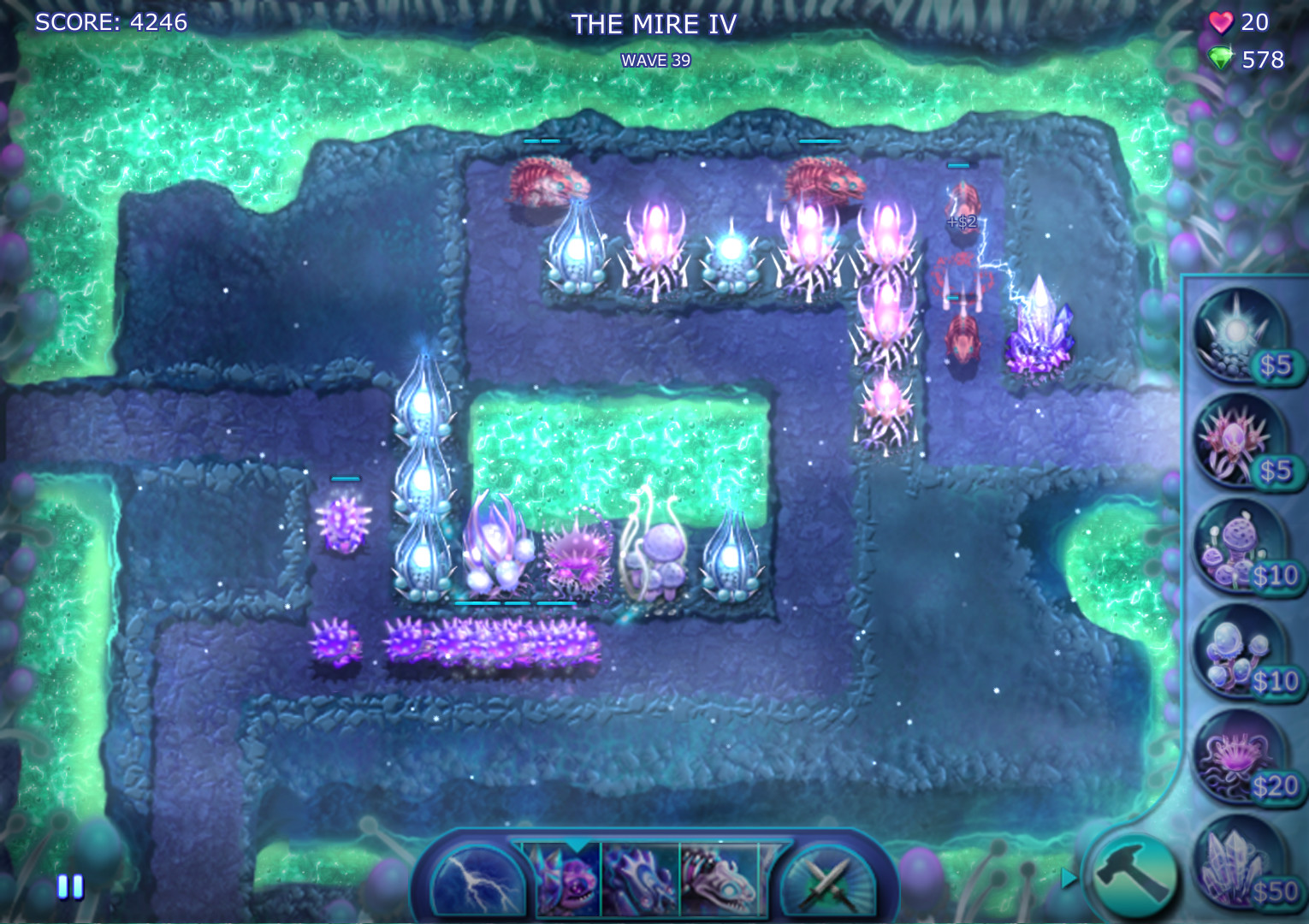Expand the wave preview chevron
Image resolution: width=1309 pixels, height=924 pixels.
click(578, 847)
